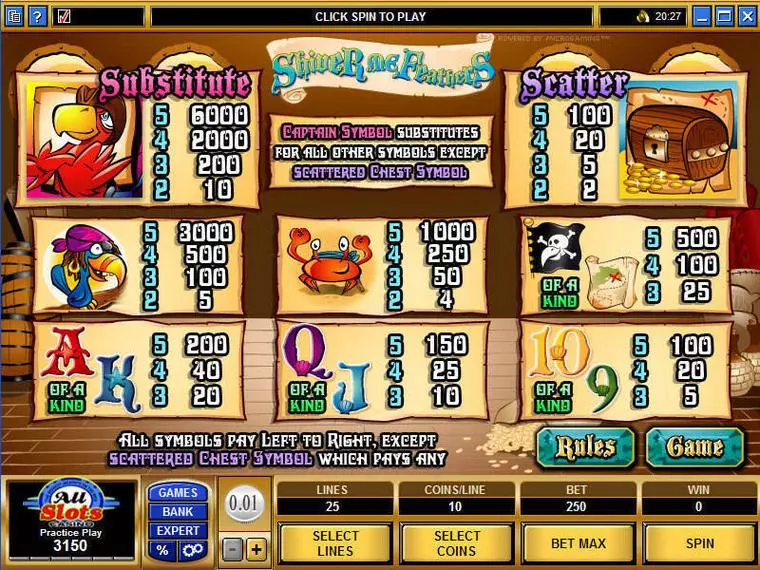Open options using the gears icon

coord(192,550)
